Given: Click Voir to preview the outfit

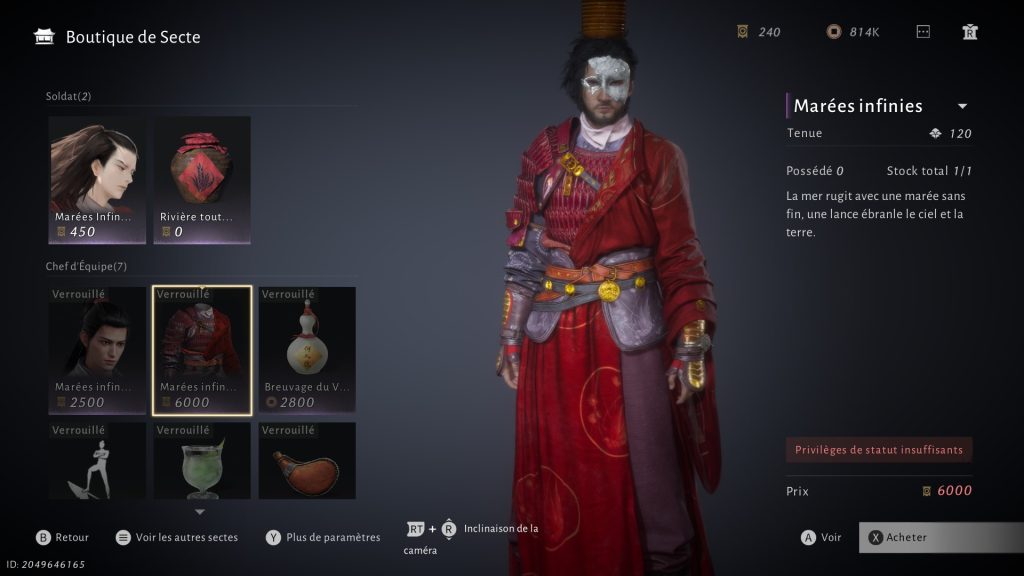Looking at the screenshot, I should pyautogui.click(x=821, y=537).
